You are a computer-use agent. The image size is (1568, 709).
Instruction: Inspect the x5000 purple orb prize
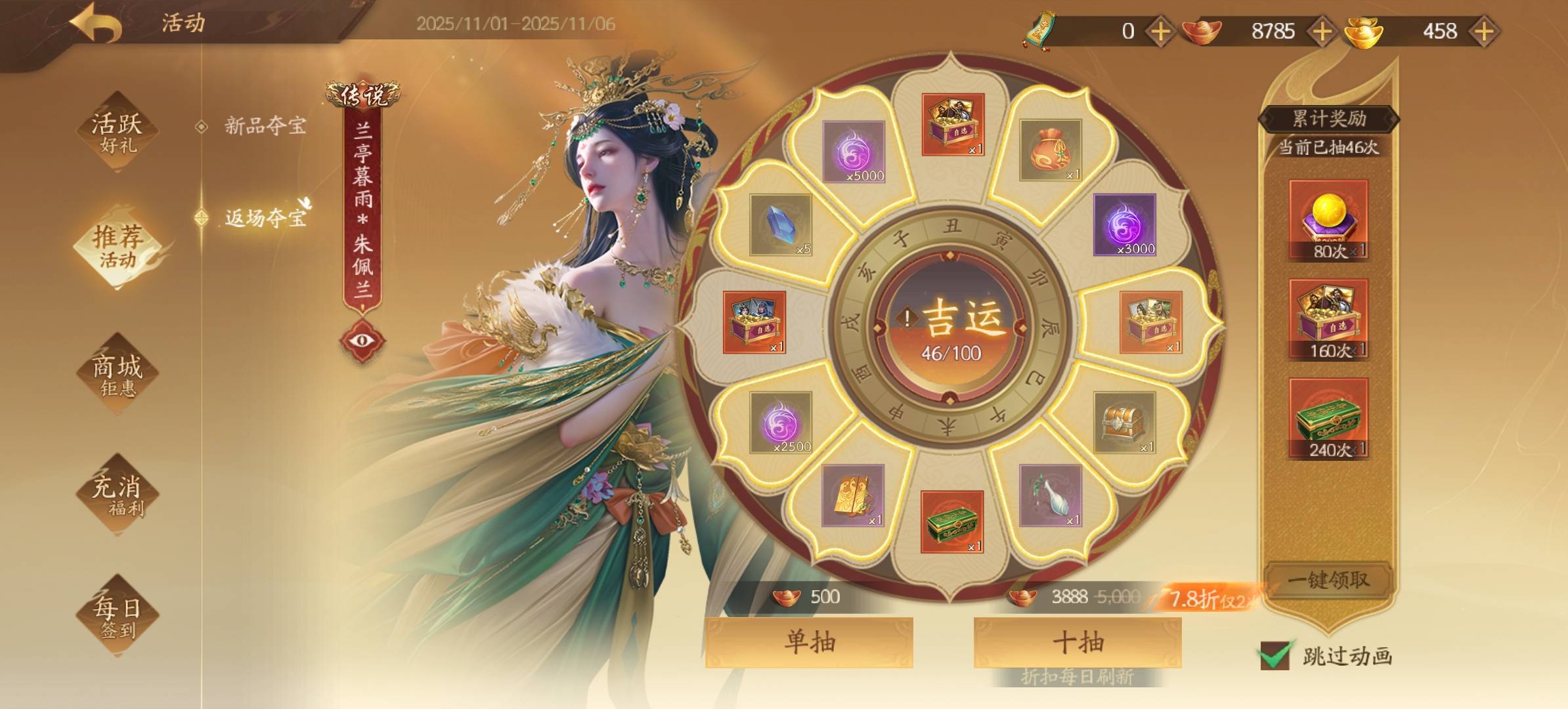pyautogui.click(x=854, y=152)
